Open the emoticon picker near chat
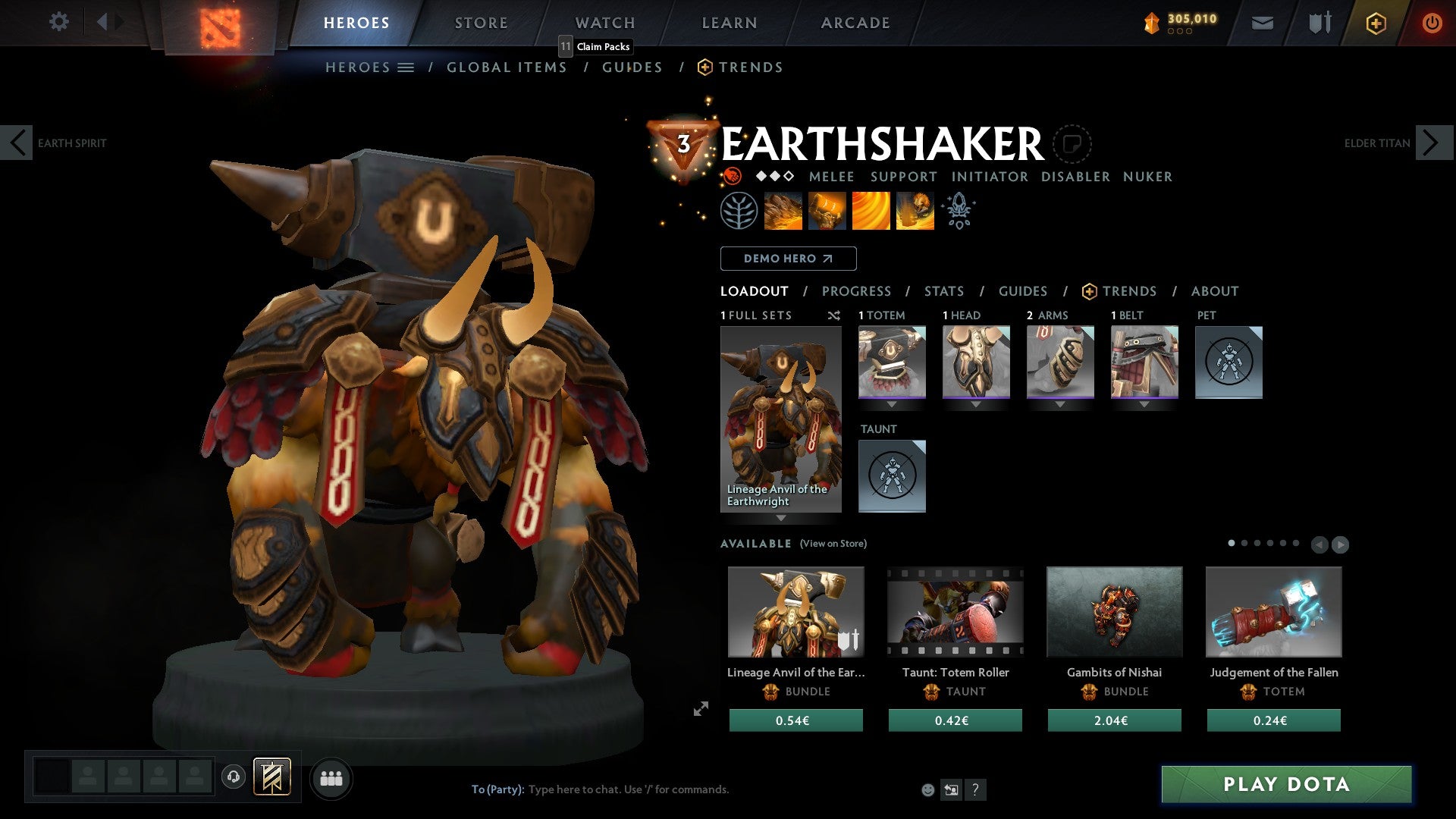 pyautogui.click(x=927, y=789)
